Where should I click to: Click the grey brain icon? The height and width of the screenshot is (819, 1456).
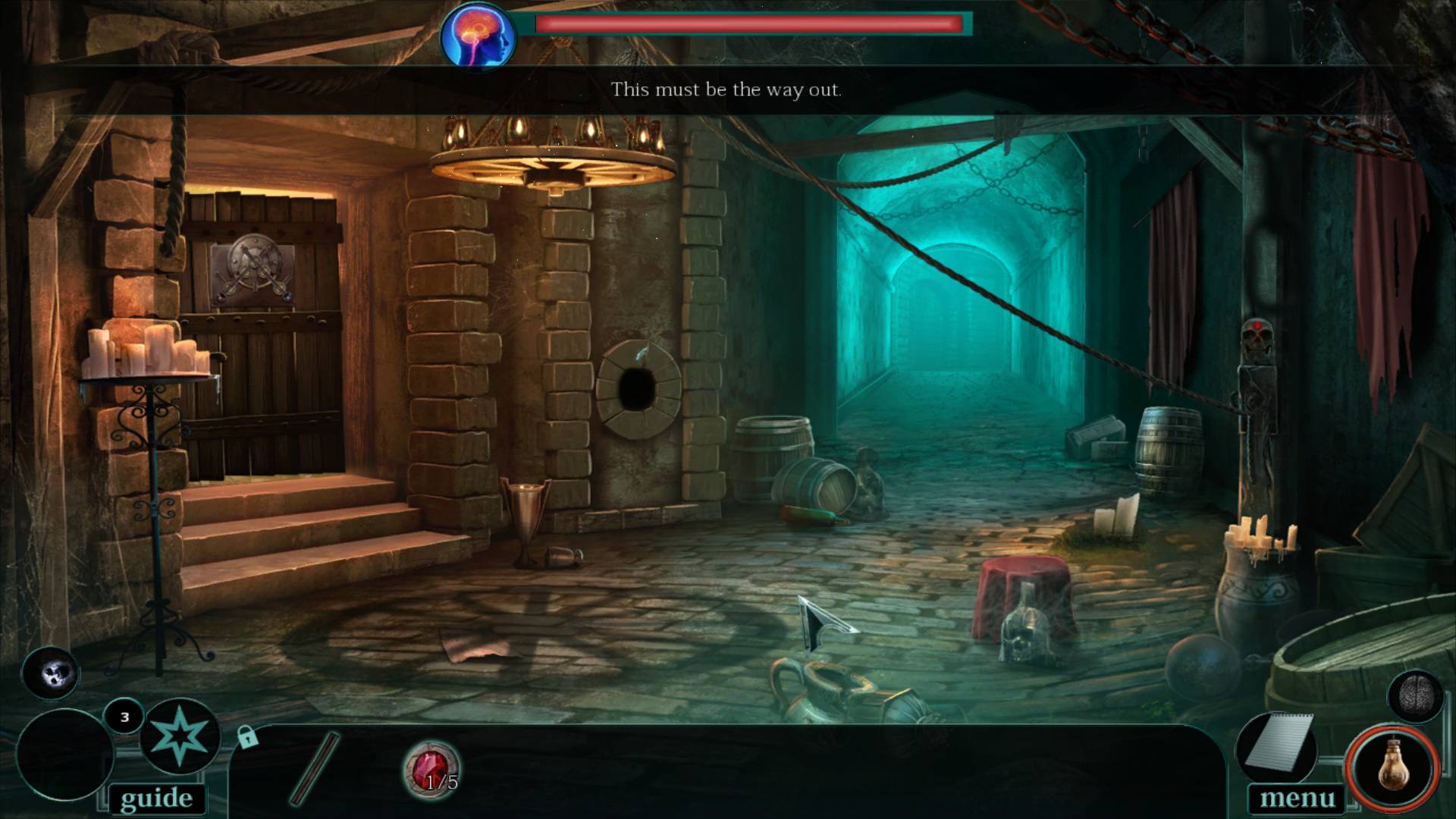[x=1415, y=695]
